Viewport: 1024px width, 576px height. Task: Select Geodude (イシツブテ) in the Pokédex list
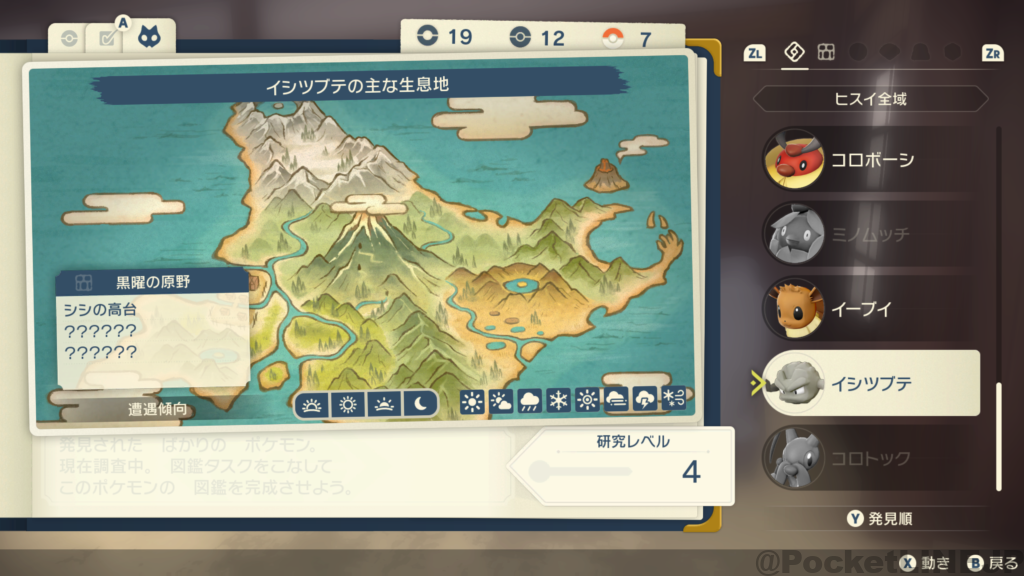[x=868, y=383]
